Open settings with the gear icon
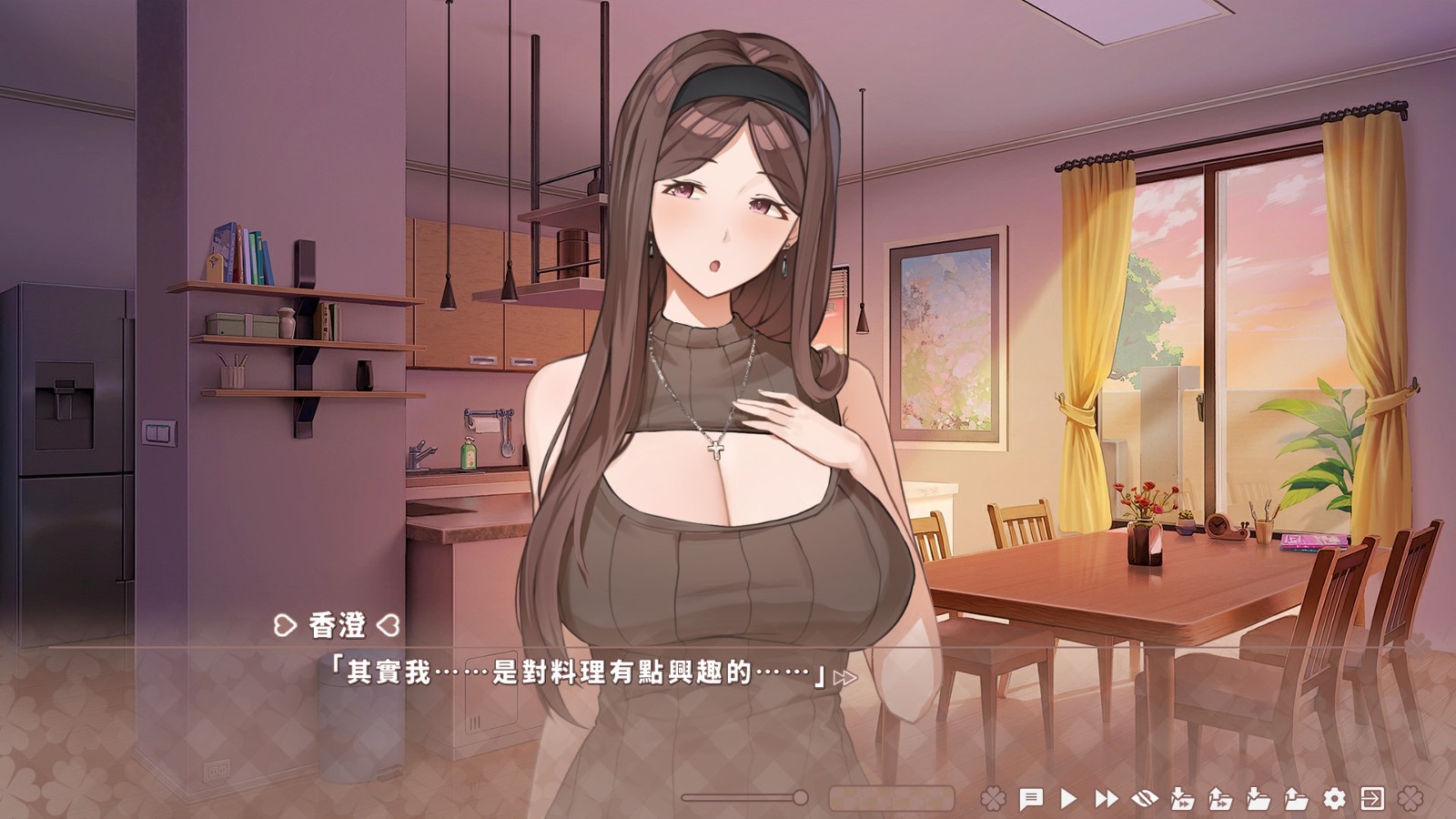1456x819 pixels. (1334, 799)
